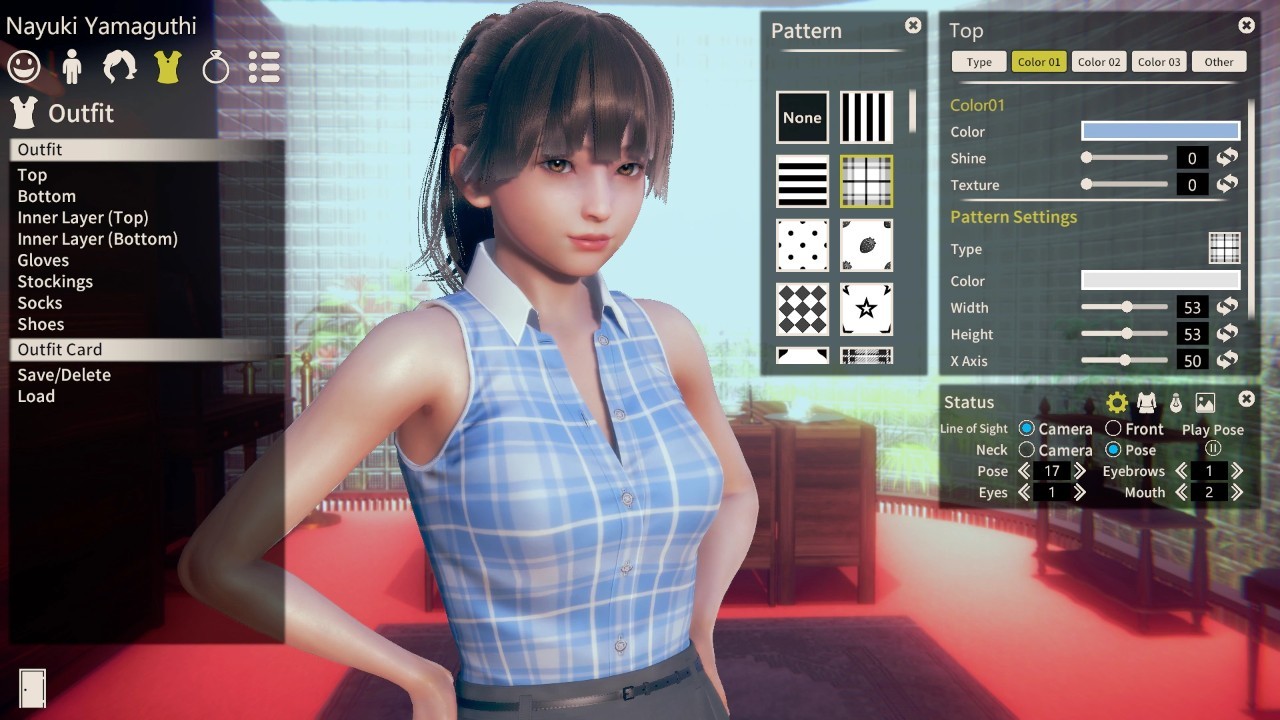Open the Load option under Outfit Card

(x=36, y=396)
